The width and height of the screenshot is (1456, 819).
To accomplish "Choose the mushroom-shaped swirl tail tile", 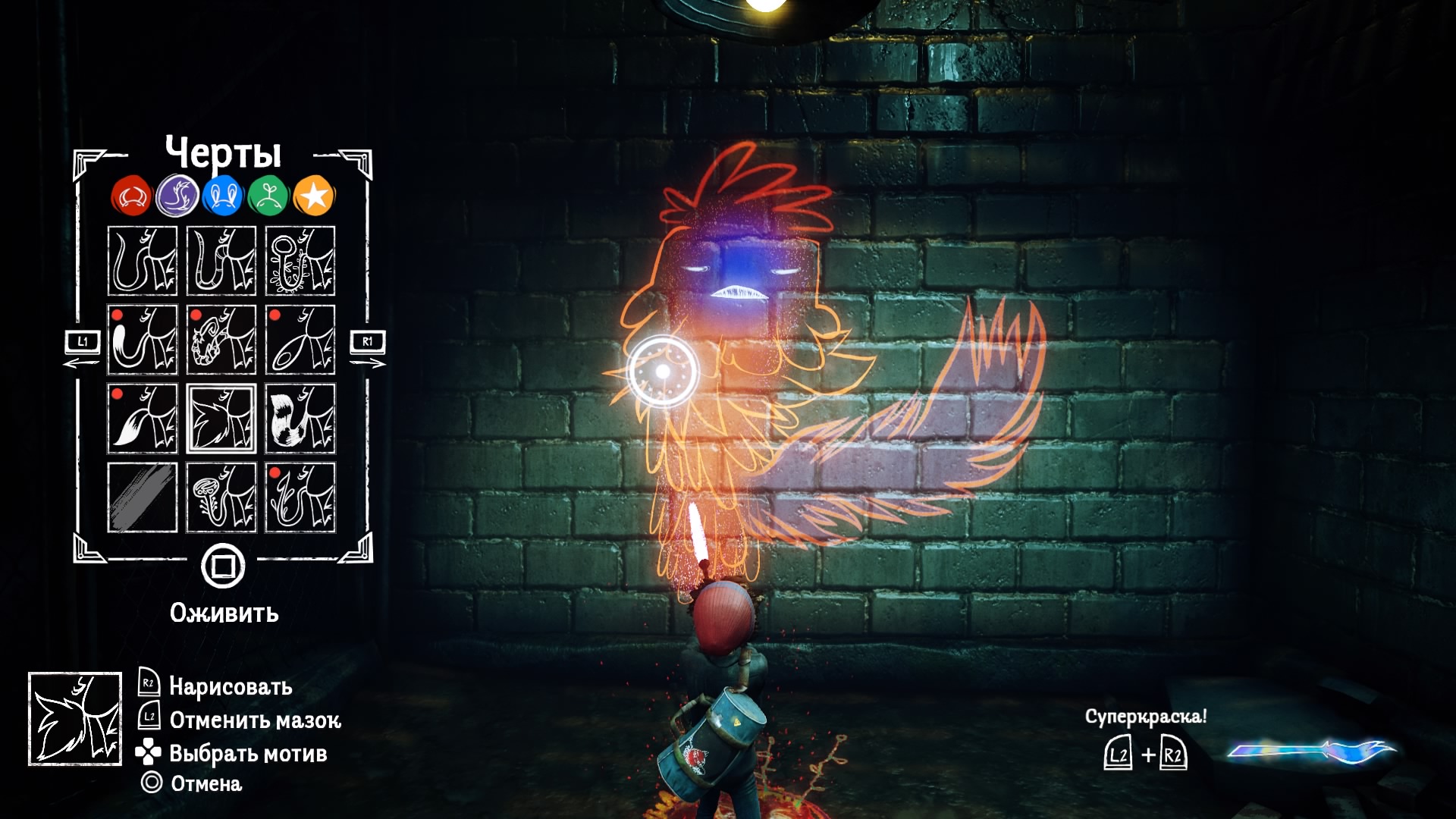I will (x=221, y=497).
